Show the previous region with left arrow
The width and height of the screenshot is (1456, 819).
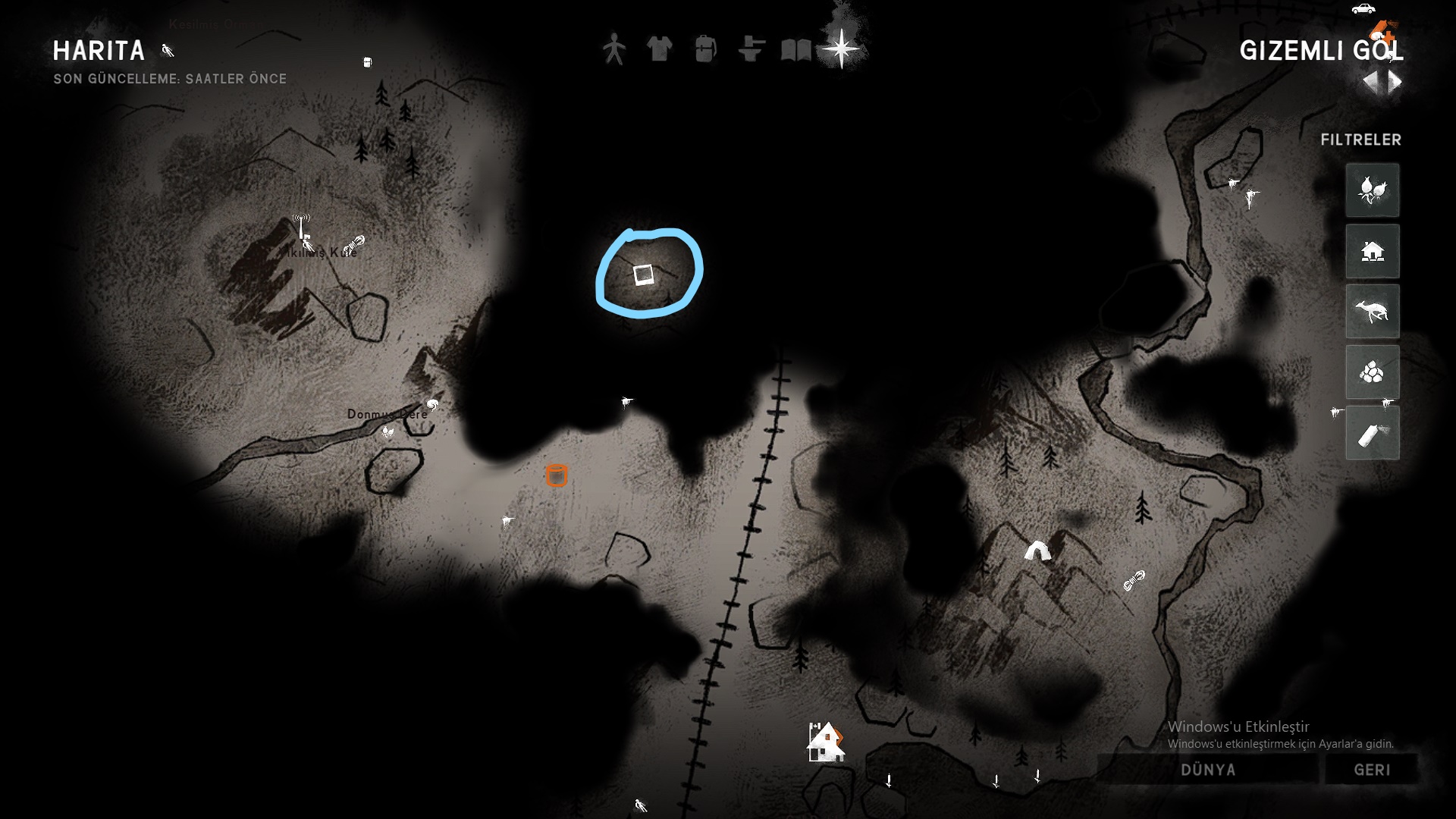coord(1372,82)
